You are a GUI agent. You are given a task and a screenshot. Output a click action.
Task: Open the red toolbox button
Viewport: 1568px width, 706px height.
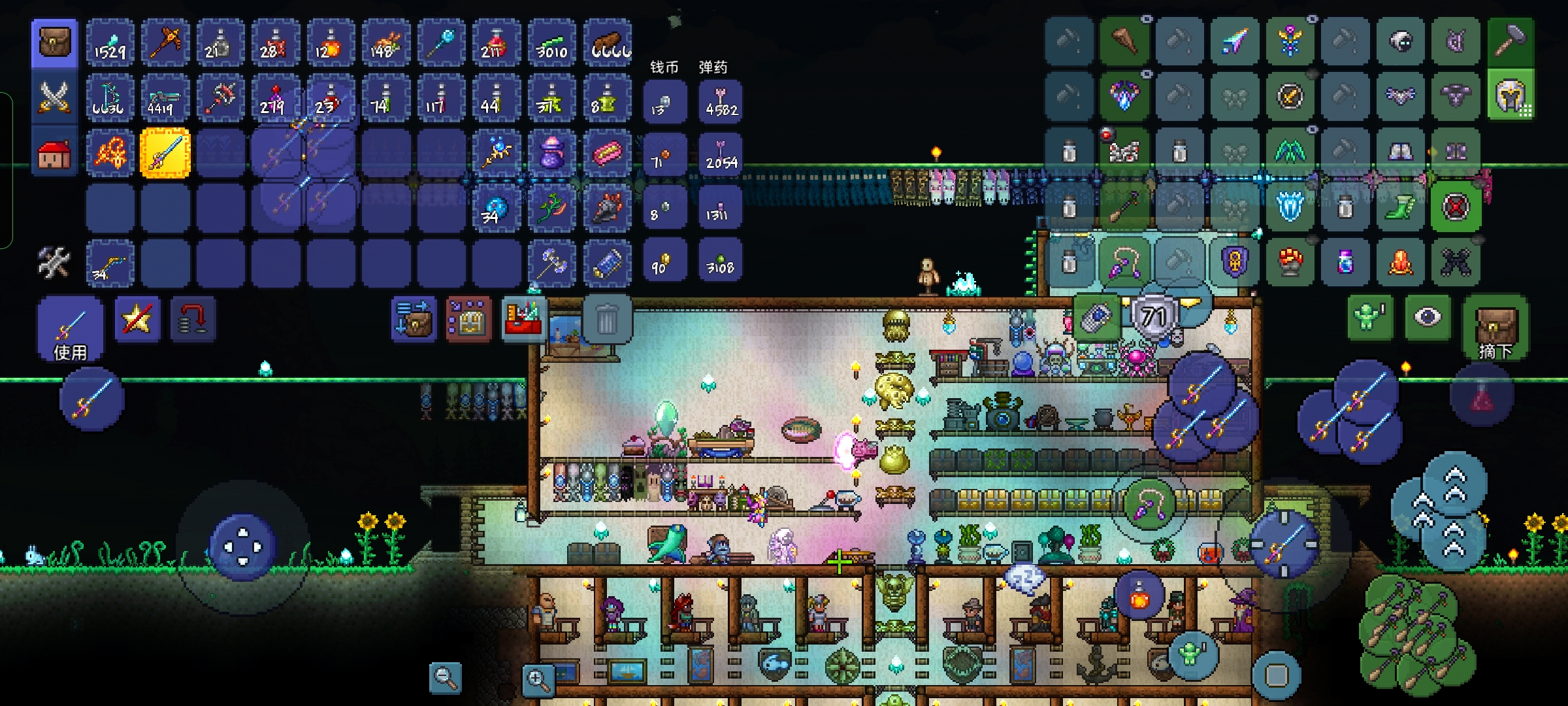(x=524, y=318)
